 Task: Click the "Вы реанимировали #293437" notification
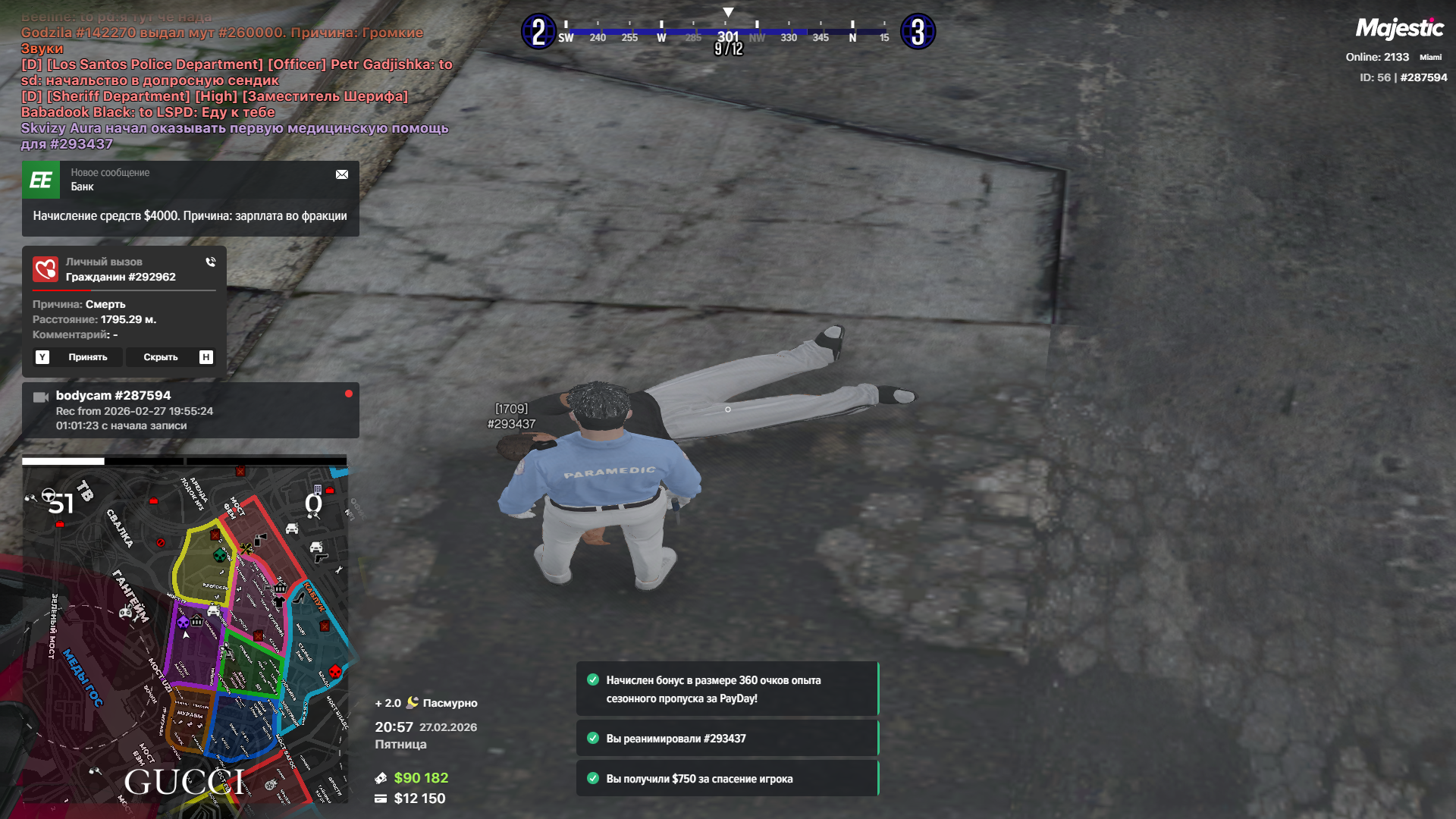[x=726, y=739]
